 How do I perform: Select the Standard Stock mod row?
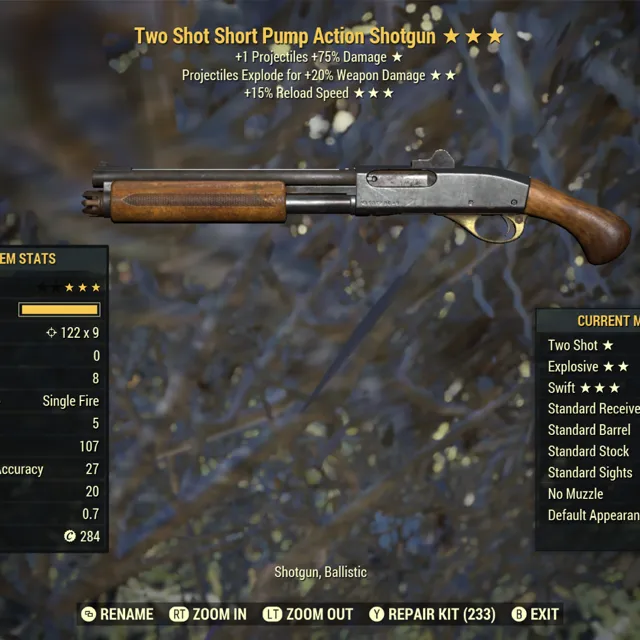point(588,451)
